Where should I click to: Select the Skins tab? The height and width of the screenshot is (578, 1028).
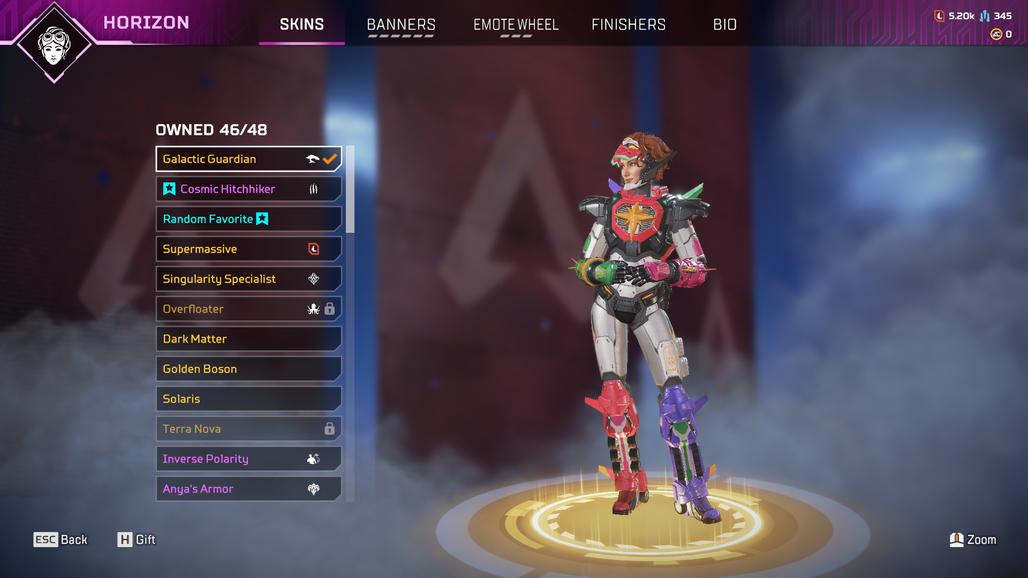point(301,24)
